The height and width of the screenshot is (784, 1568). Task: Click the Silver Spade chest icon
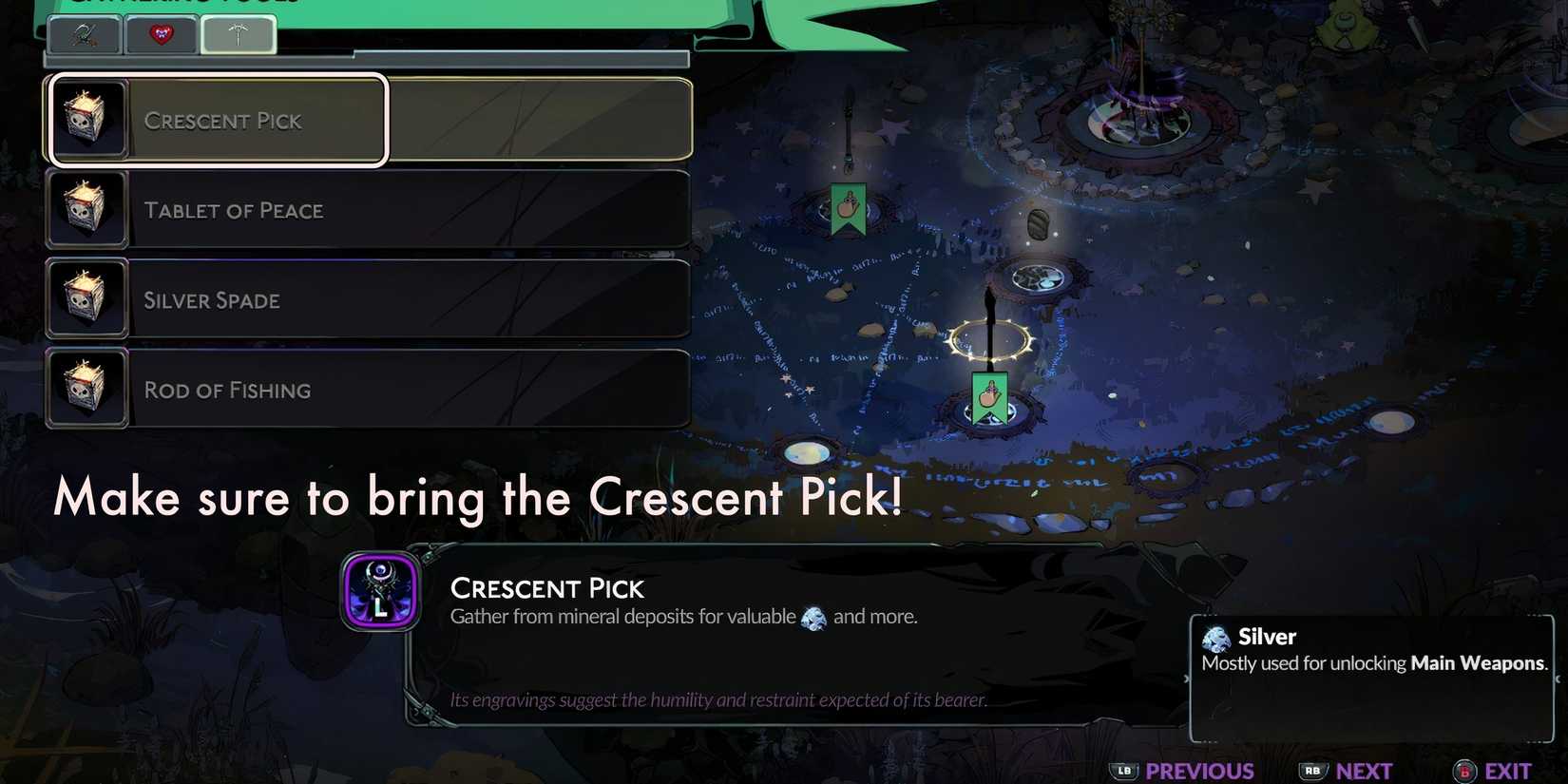tap(86, 297)
